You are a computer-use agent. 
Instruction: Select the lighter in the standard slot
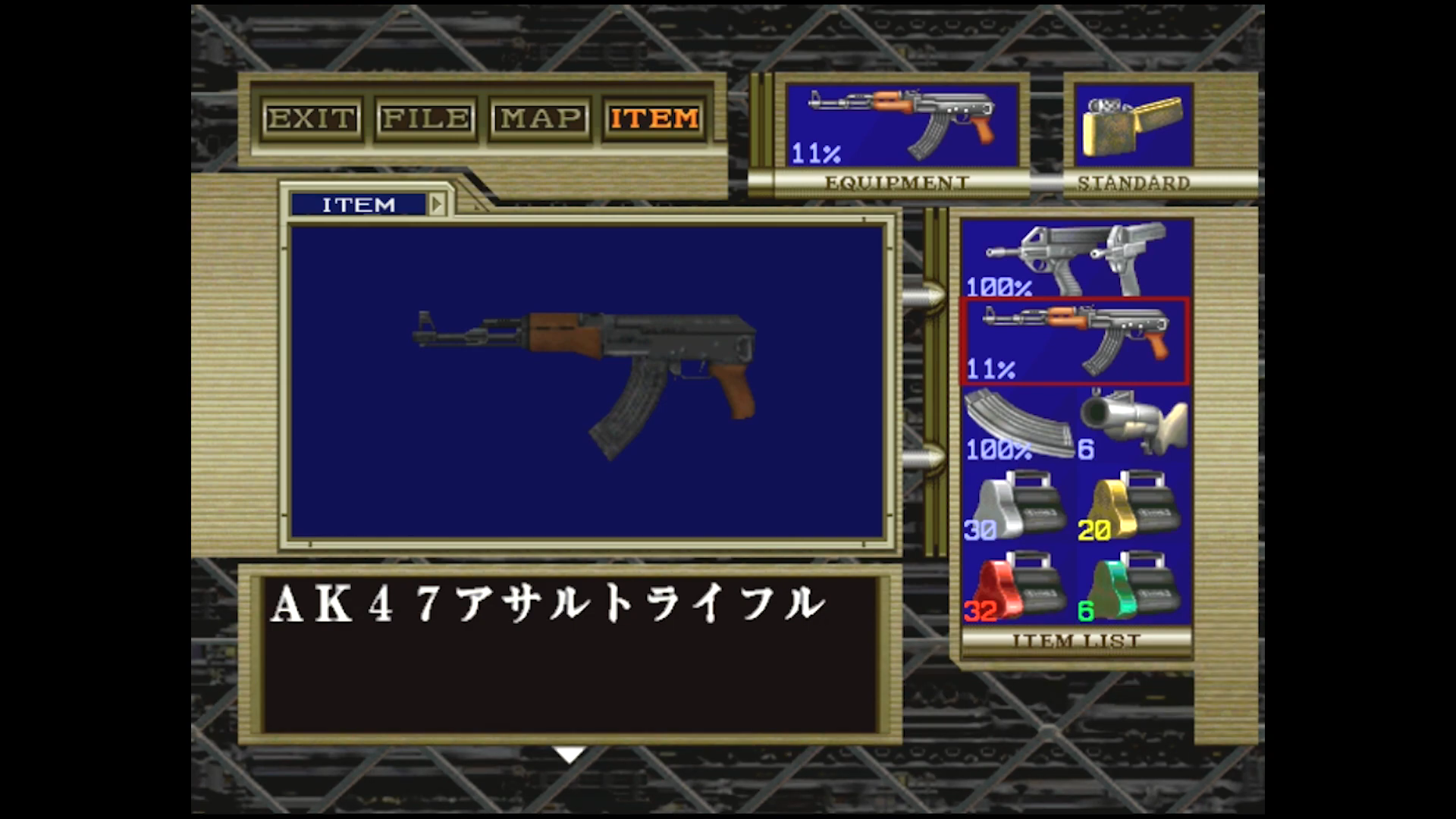click(x=1133, y=126)
